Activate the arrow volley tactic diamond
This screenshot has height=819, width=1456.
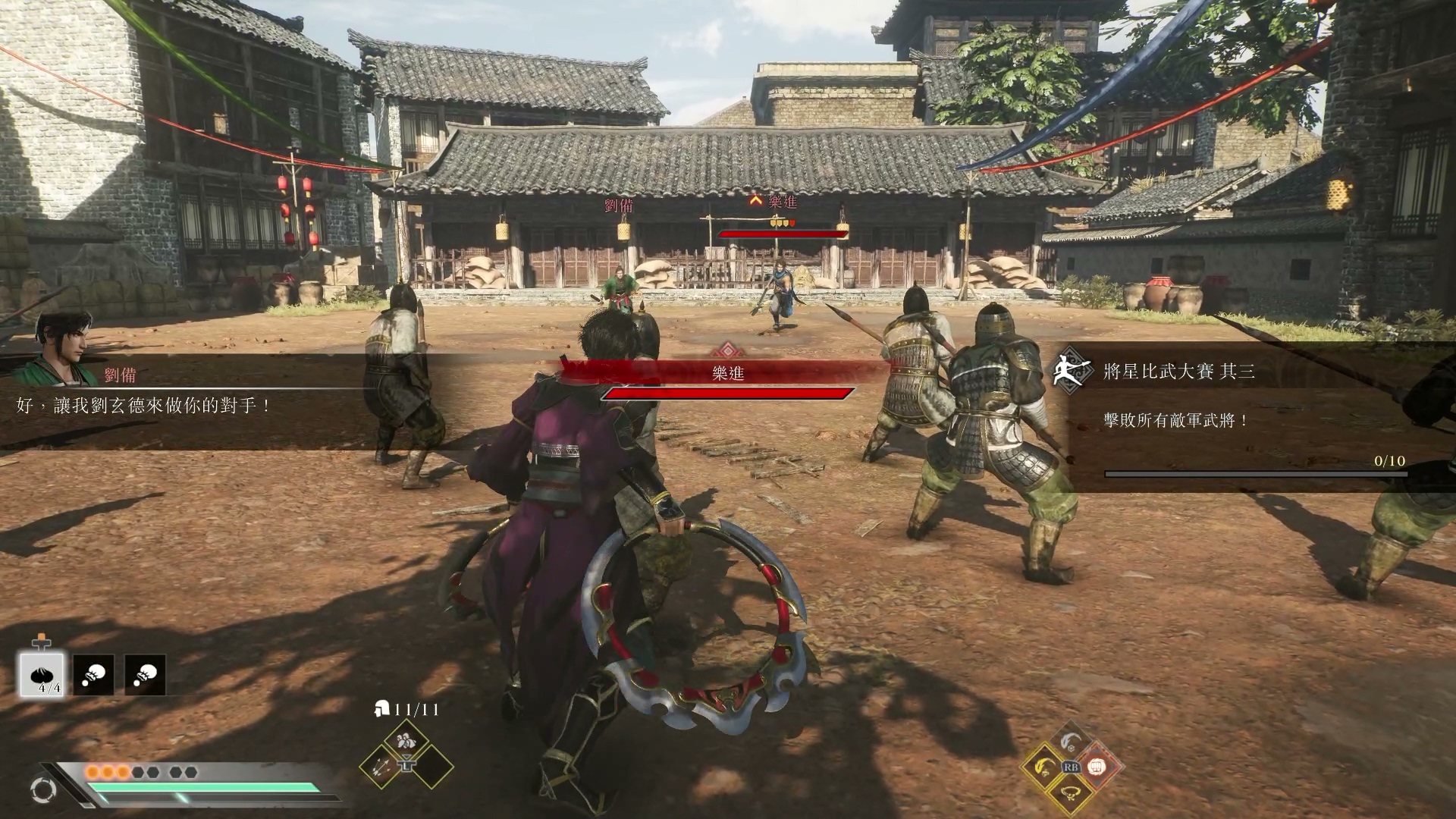(x=381, y=766)
